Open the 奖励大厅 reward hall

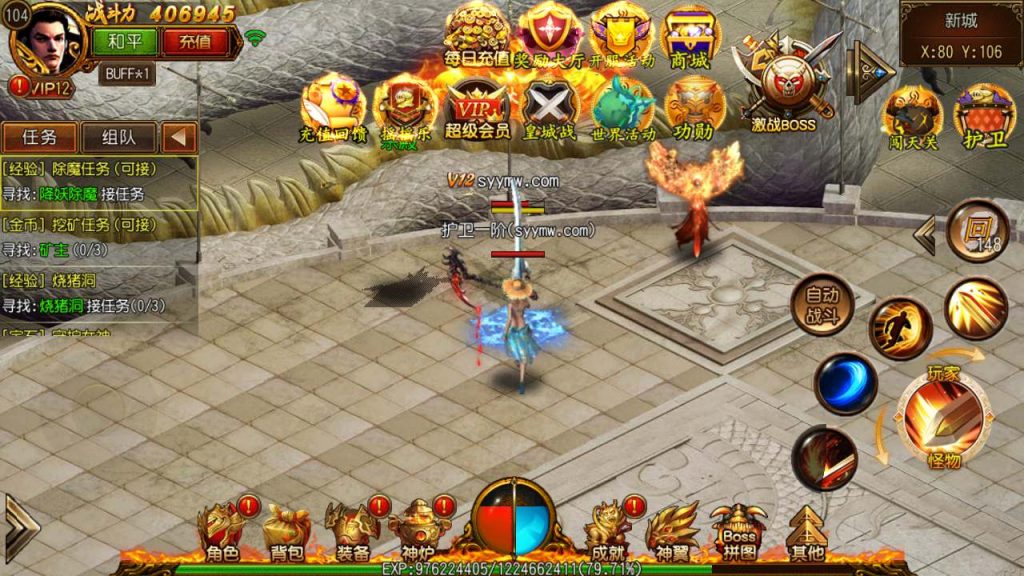pos(550,36)
